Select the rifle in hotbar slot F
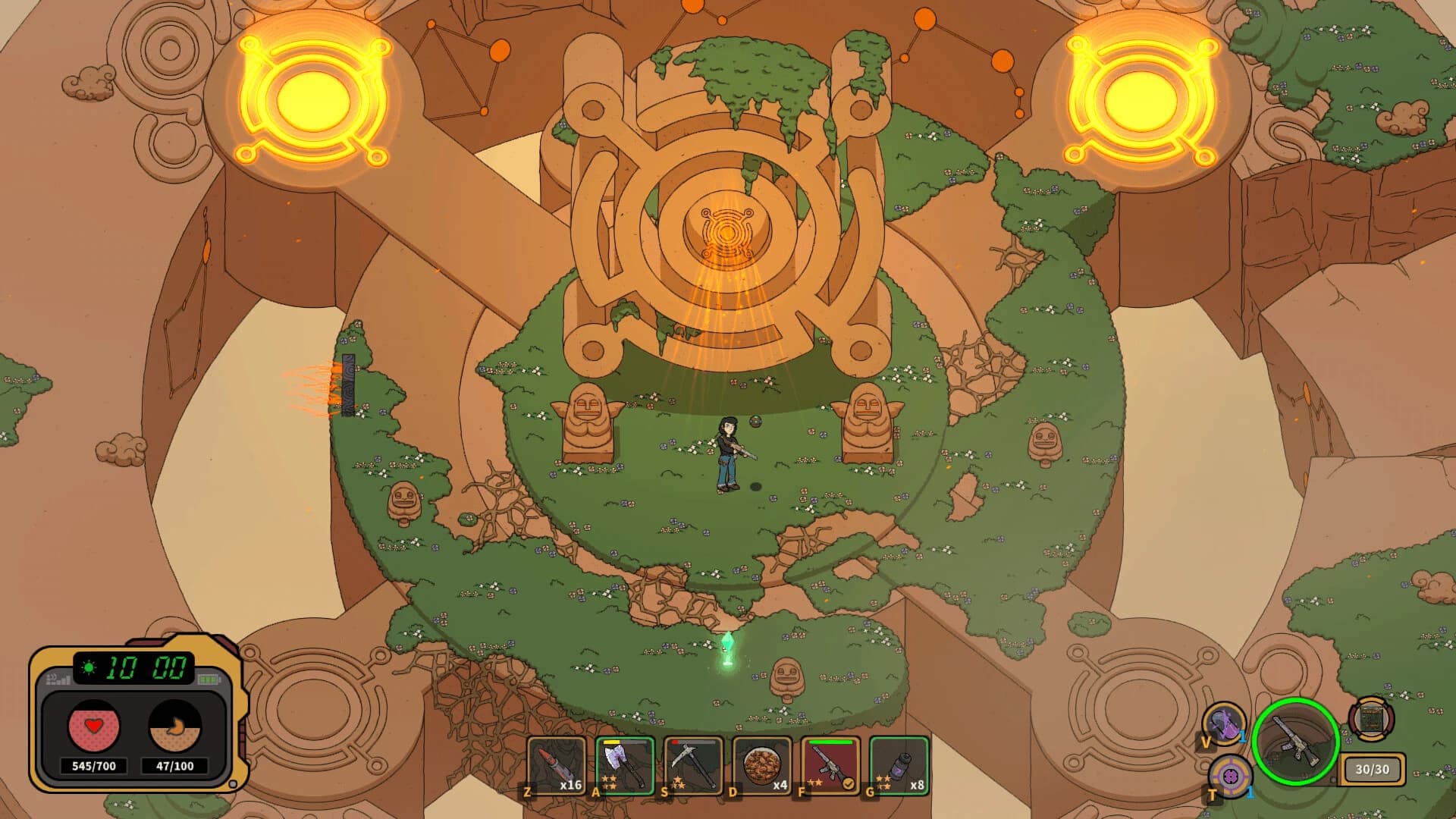Screen dimensions: 1456x819 830,767
